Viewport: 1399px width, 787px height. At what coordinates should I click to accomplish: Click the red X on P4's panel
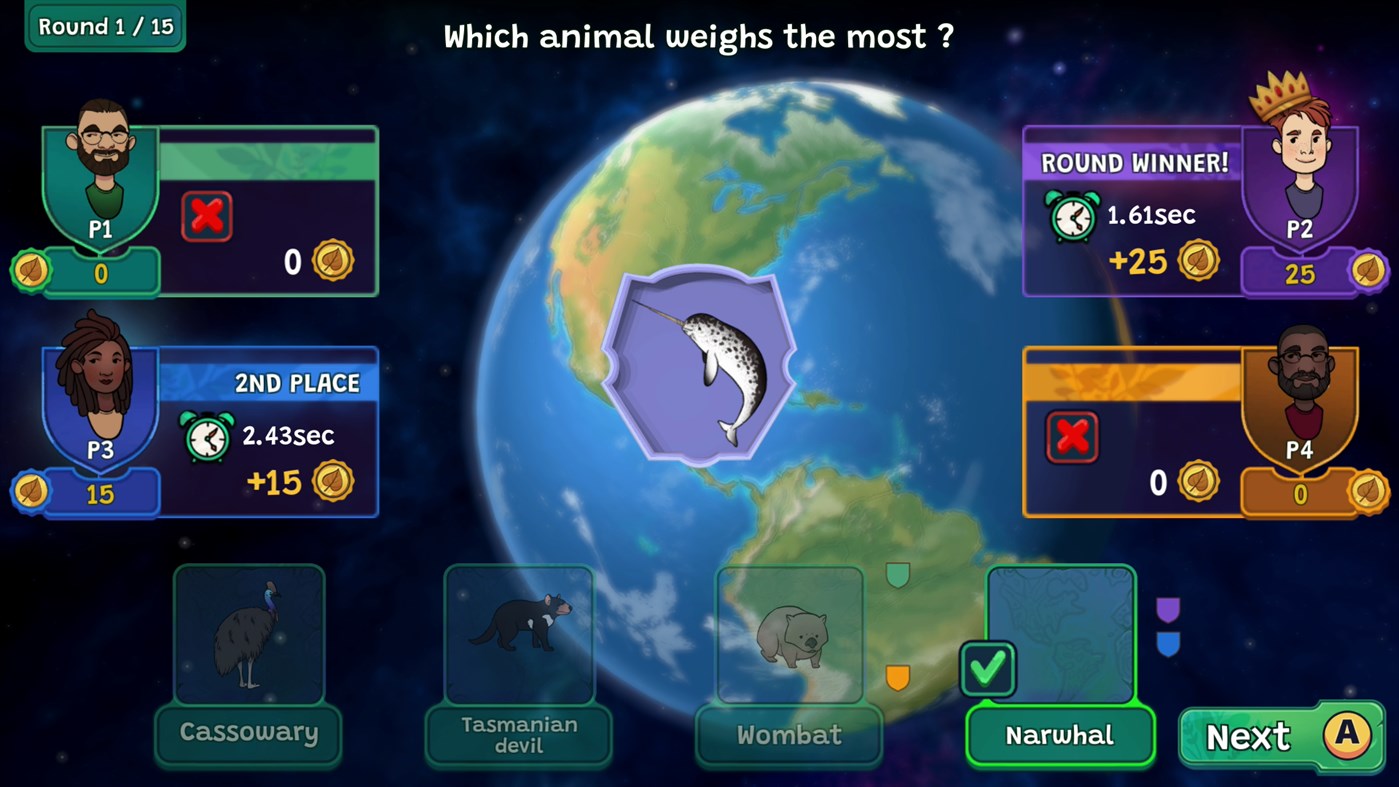pos(1071,435)
